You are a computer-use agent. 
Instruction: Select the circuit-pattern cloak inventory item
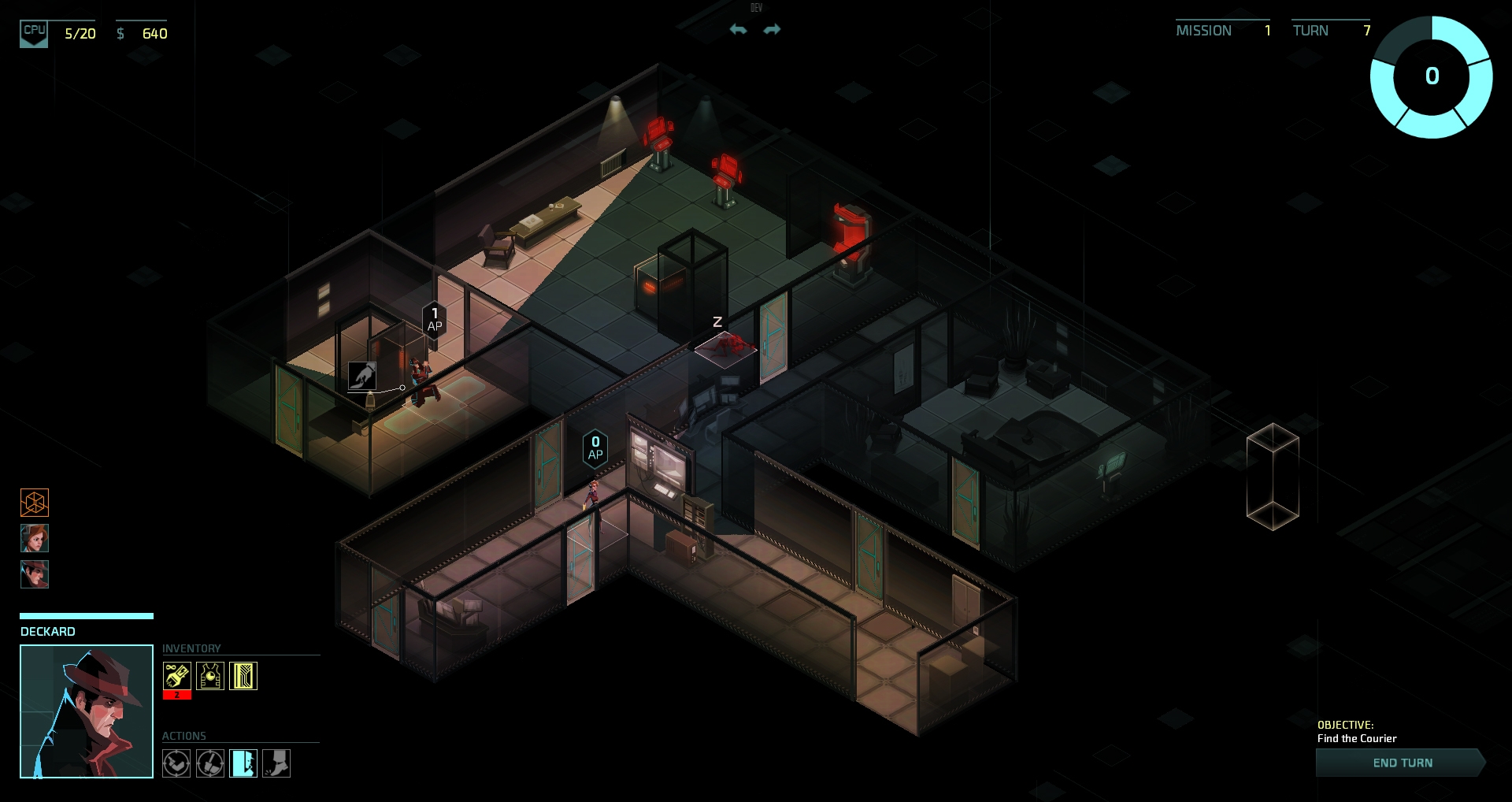[243, 676]
